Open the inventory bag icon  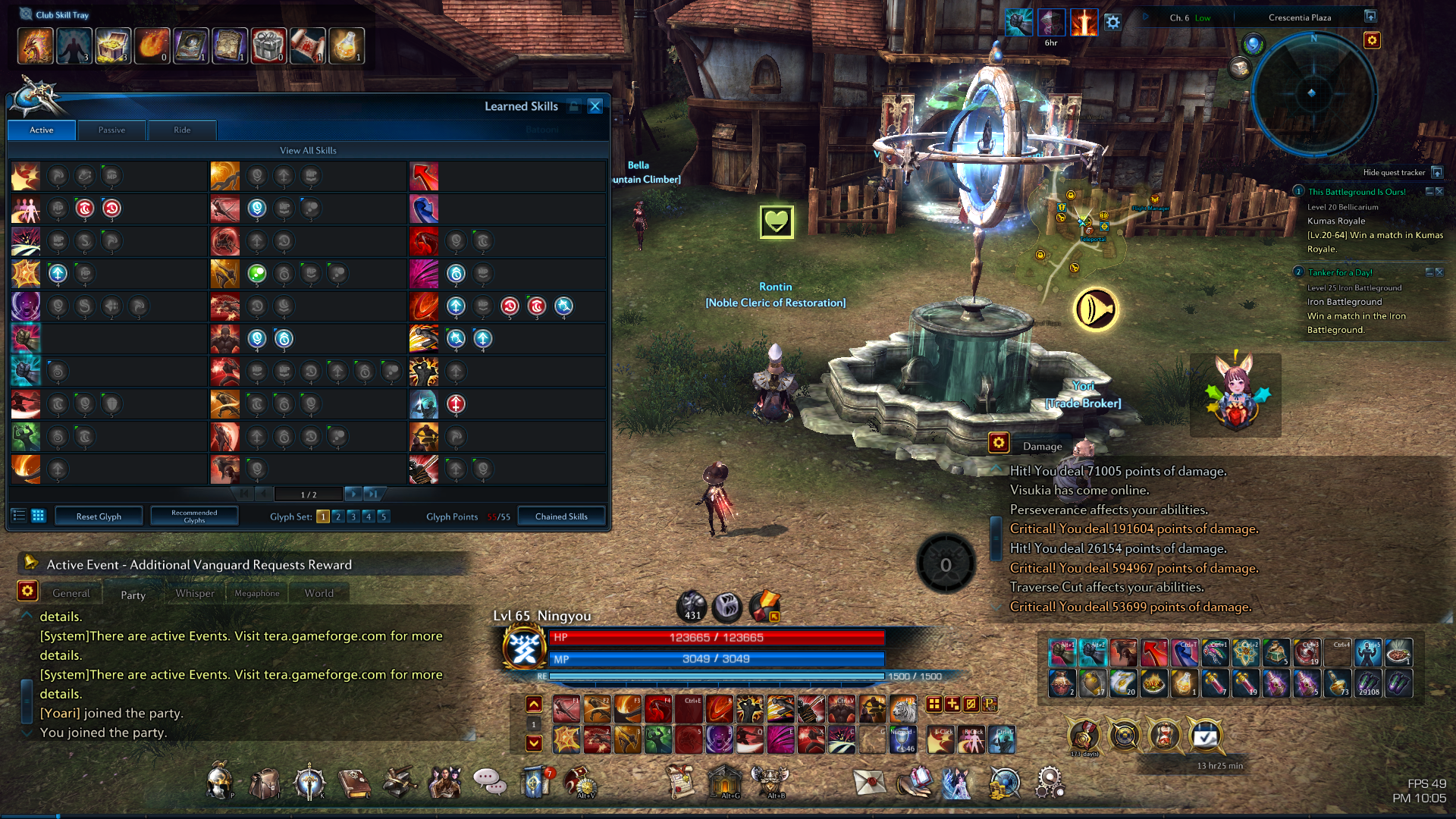click(x=265, y=783)
